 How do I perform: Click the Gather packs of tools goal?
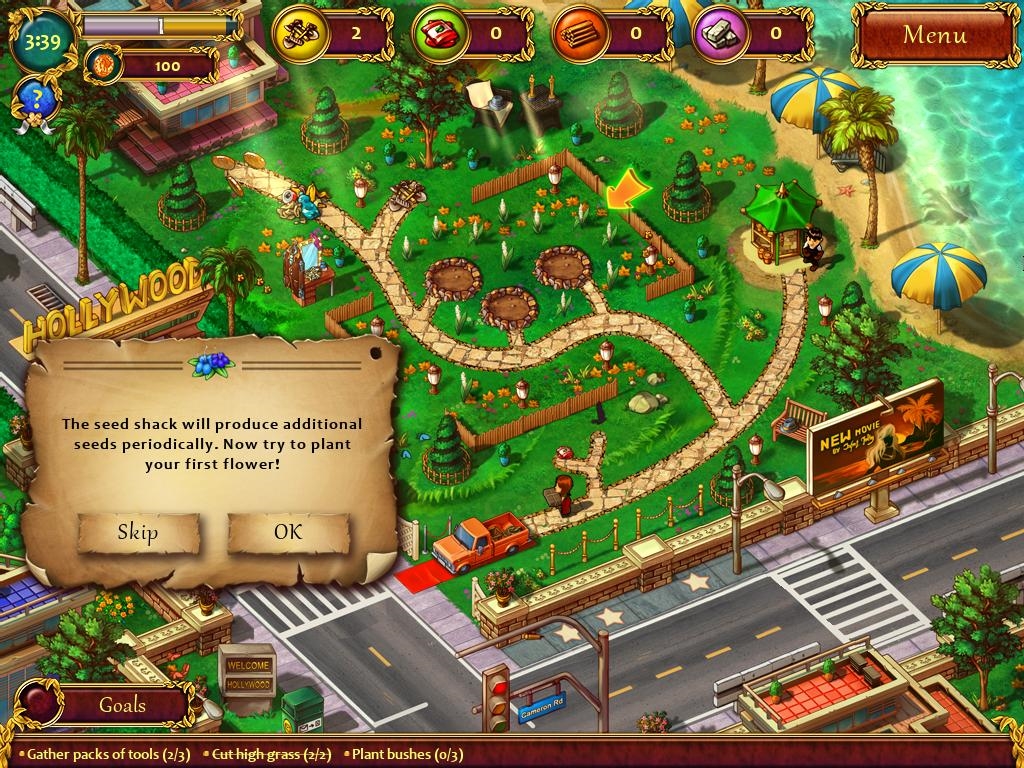coord(108,754)
